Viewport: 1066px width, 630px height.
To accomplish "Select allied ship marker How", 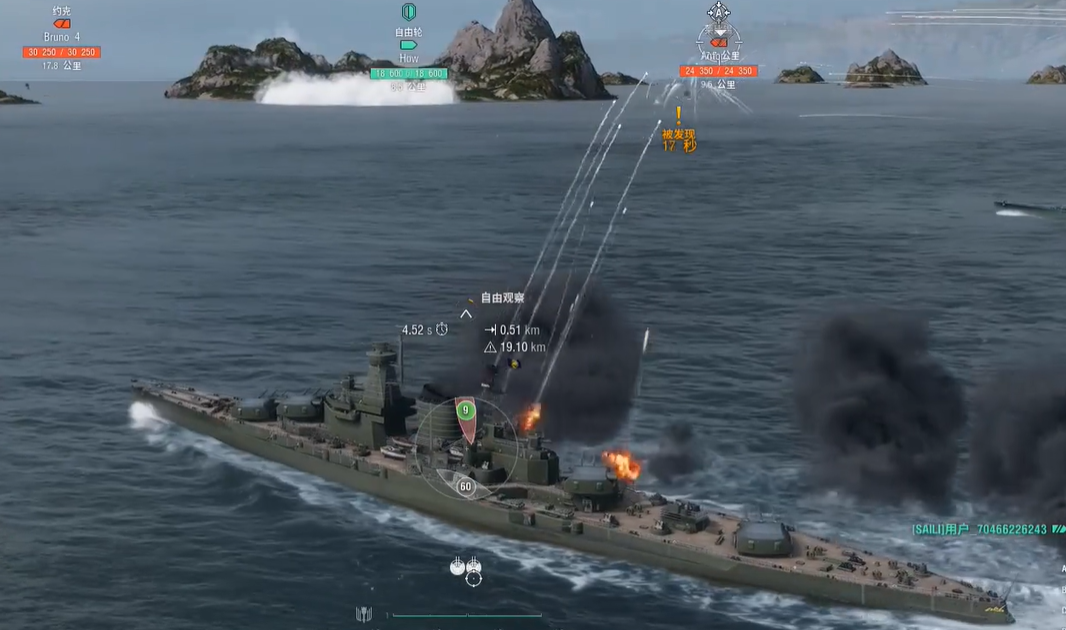I will click(x=408, y=44).
